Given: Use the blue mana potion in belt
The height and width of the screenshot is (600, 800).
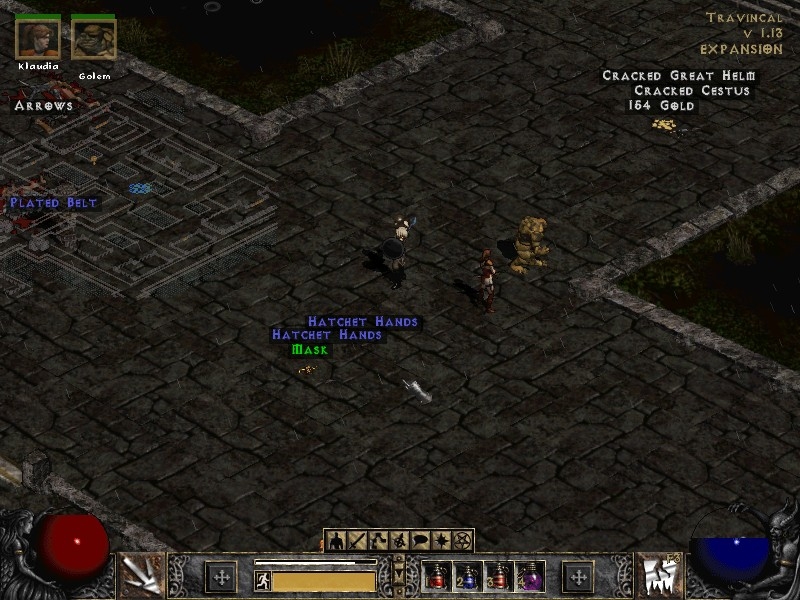Looking at the screenshot, I should click(x=467, y=577).
